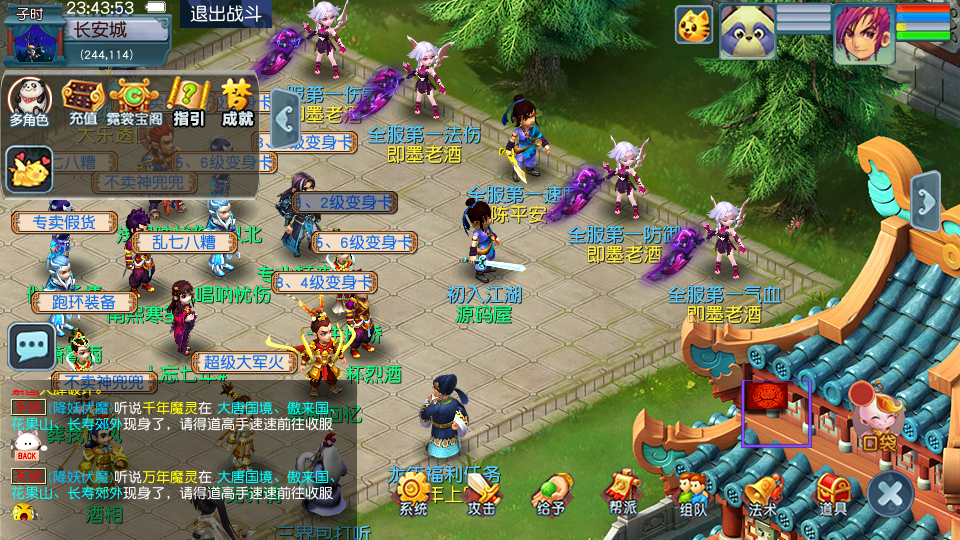Open the 充值 recharge shop

[83, 101]
